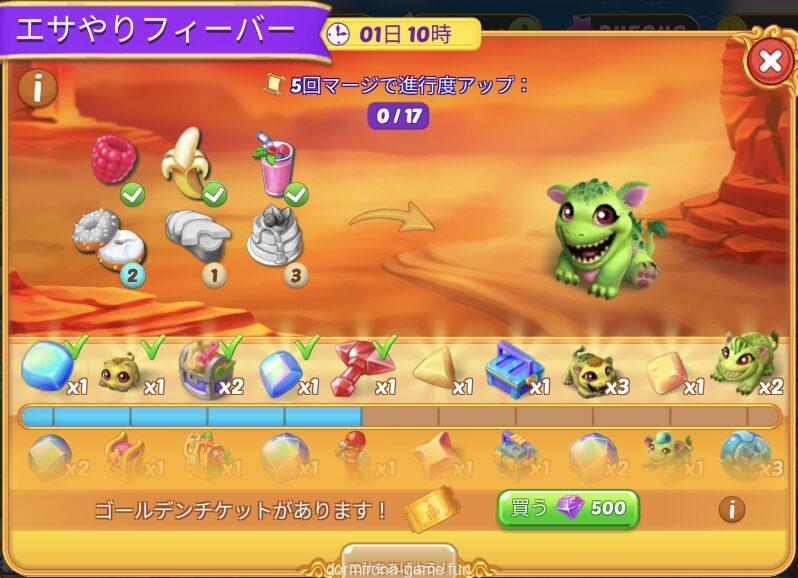Close the feeding fever event window
This screenshot has width=798, height=578.
point(769,62)
